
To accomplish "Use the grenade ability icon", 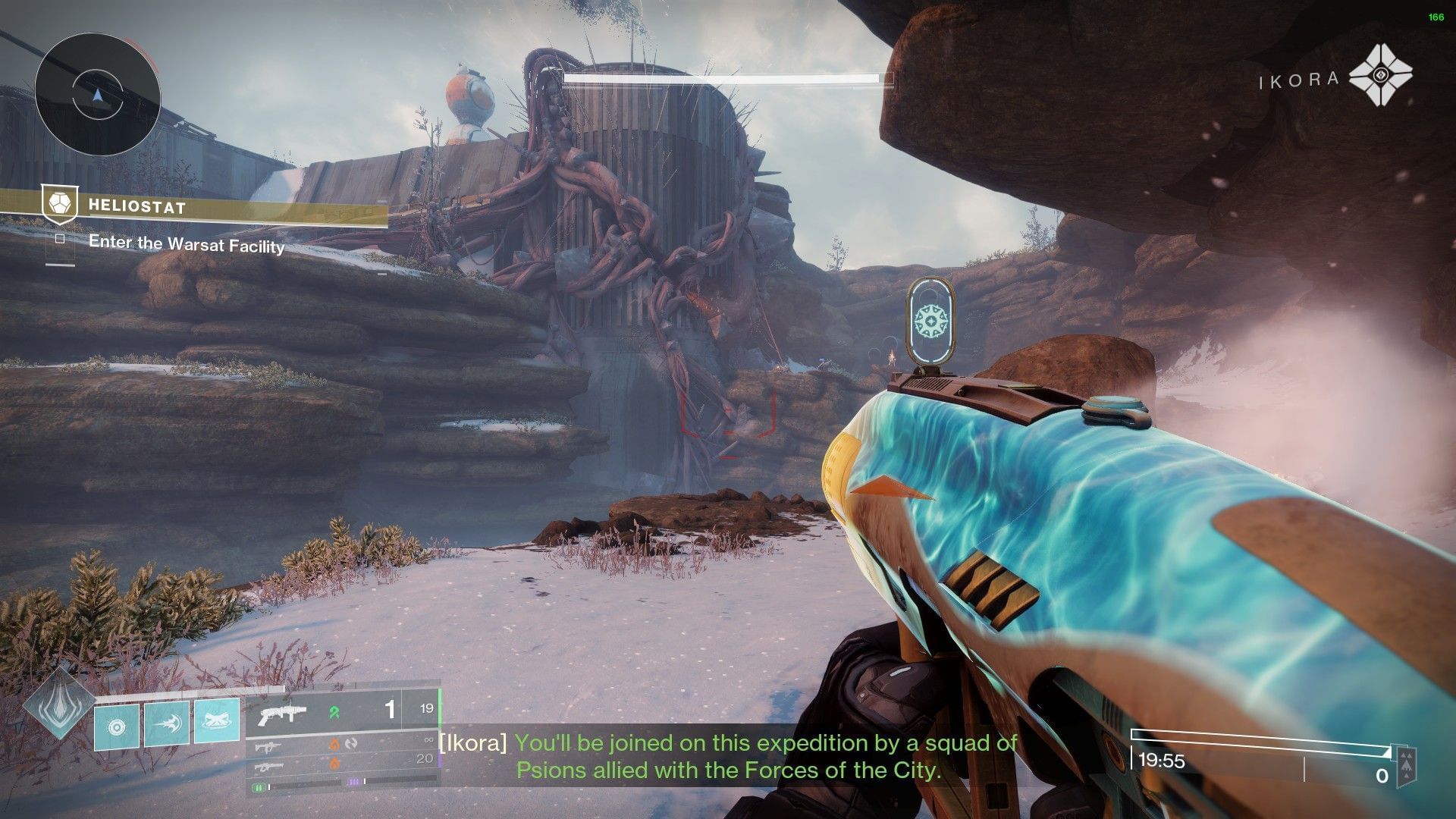I will 117,726.
